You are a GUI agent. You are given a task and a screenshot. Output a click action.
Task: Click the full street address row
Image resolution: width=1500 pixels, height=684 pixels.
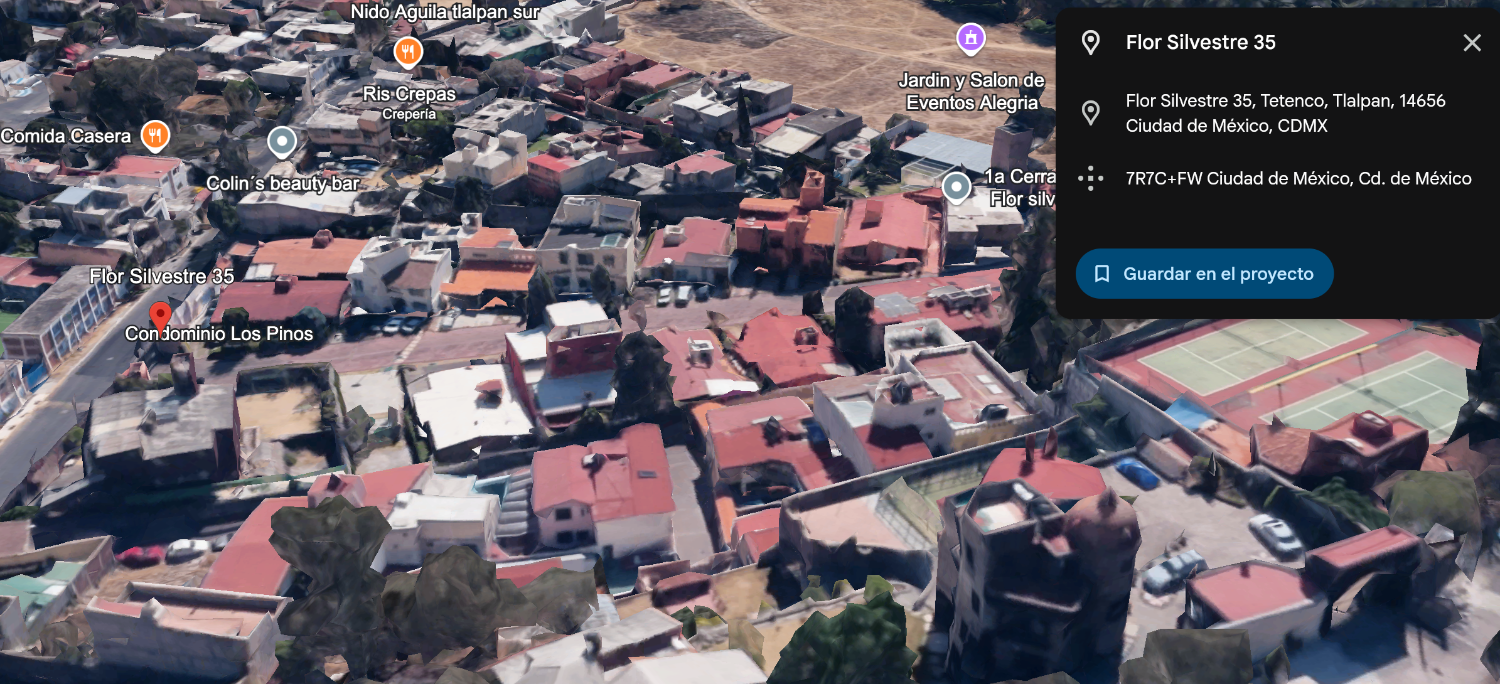(1285, 113)
